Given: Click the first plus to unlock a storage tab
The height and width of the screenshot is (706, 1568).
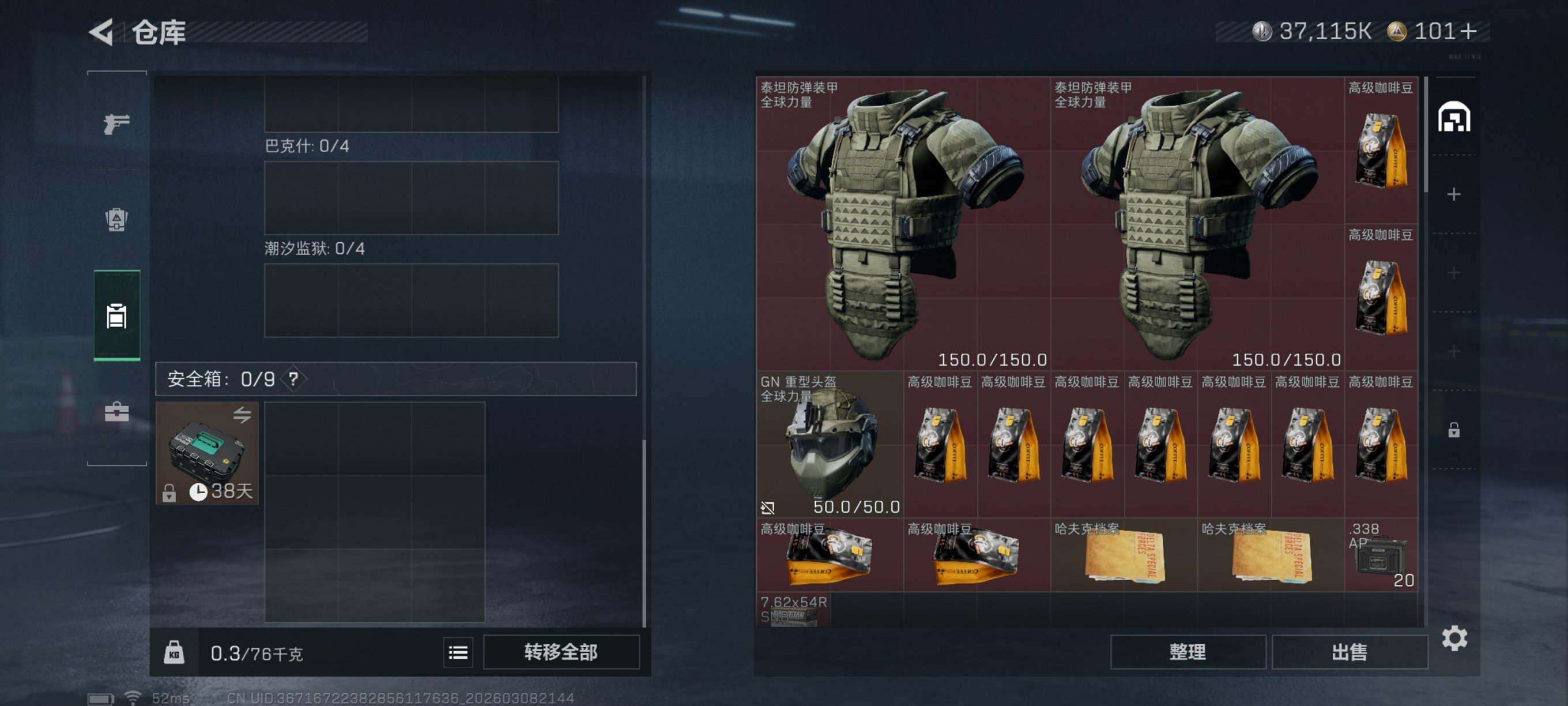Looking at the screenshot, I should tap(1455, 194).
